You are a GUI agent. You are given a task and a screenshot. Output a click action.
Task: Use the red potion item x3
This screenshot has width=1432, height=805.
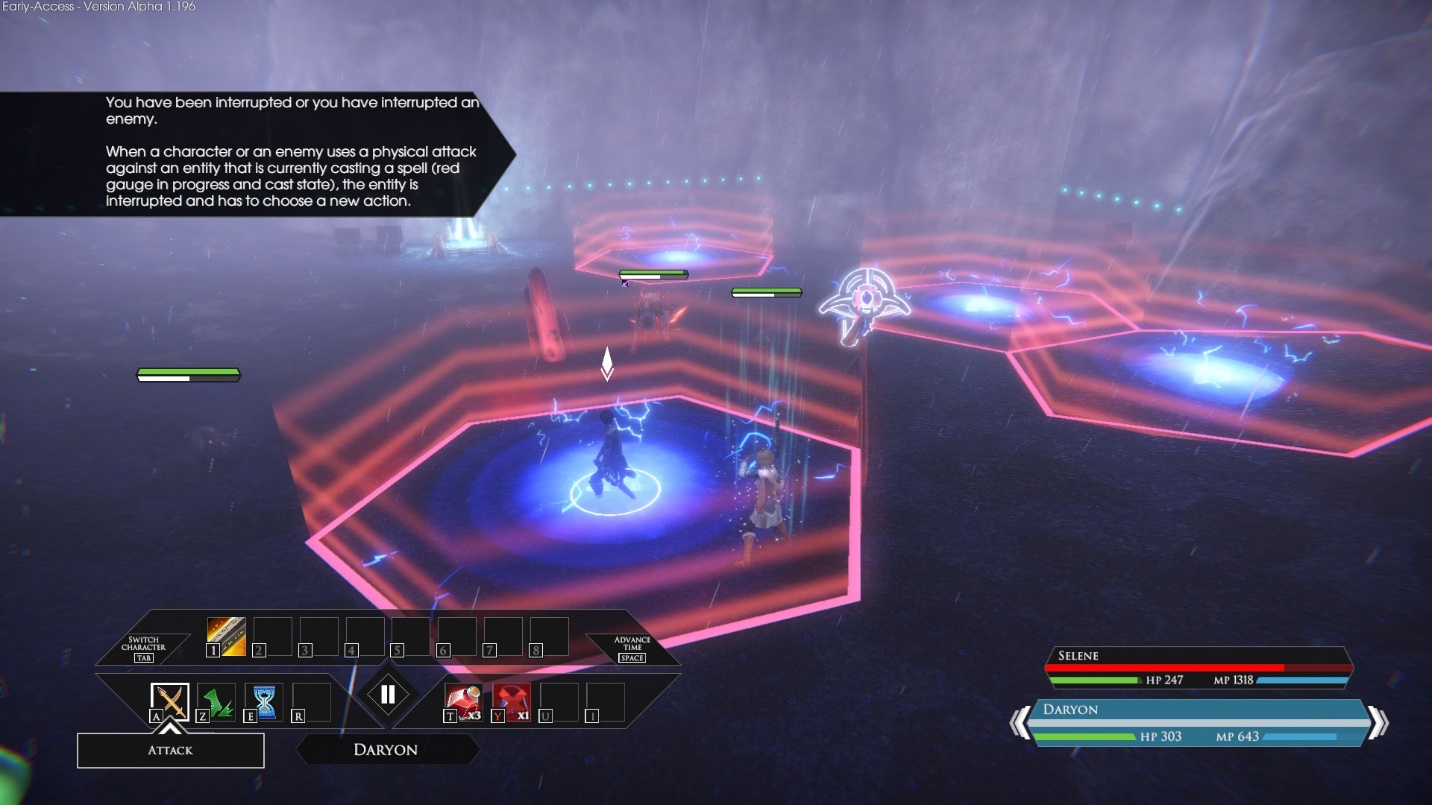tap(464, 701)
